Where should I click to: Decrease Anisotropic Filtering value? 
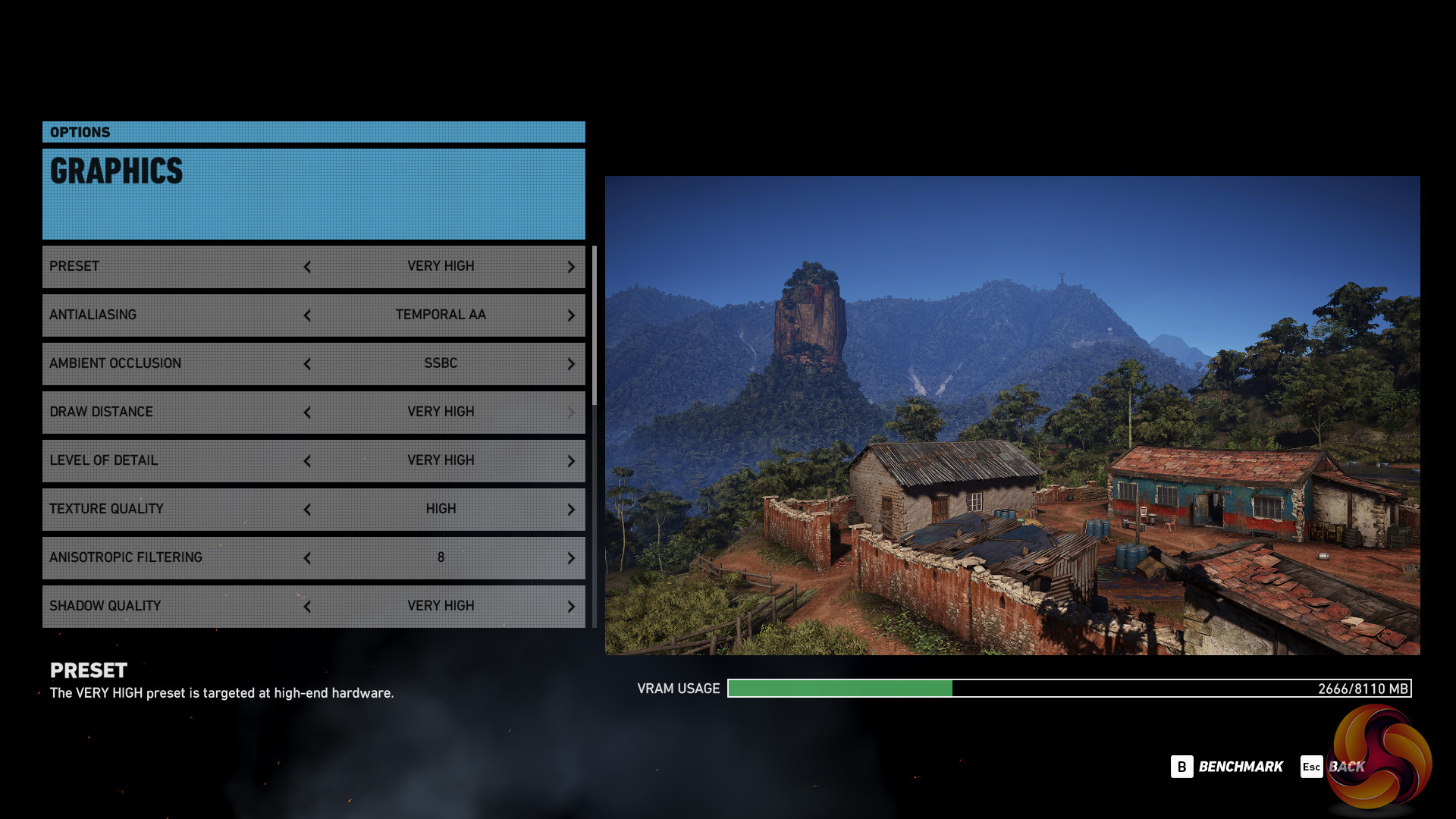[x=307, y=558]
